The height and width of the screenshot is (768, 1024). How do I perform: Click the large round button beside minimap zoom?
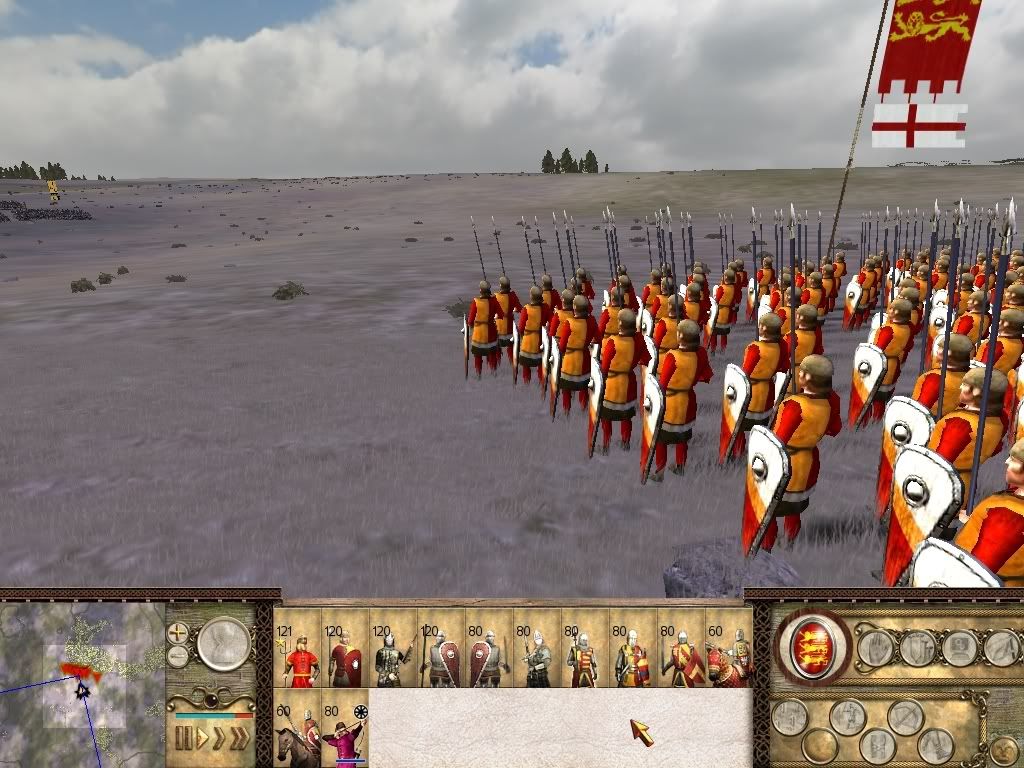(x=223, y=643)
